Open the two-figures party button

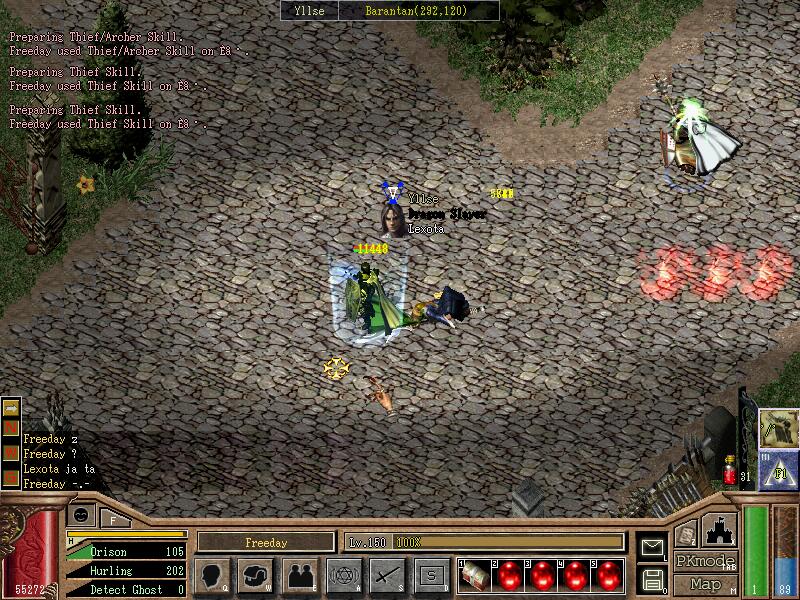click(299, 575)
